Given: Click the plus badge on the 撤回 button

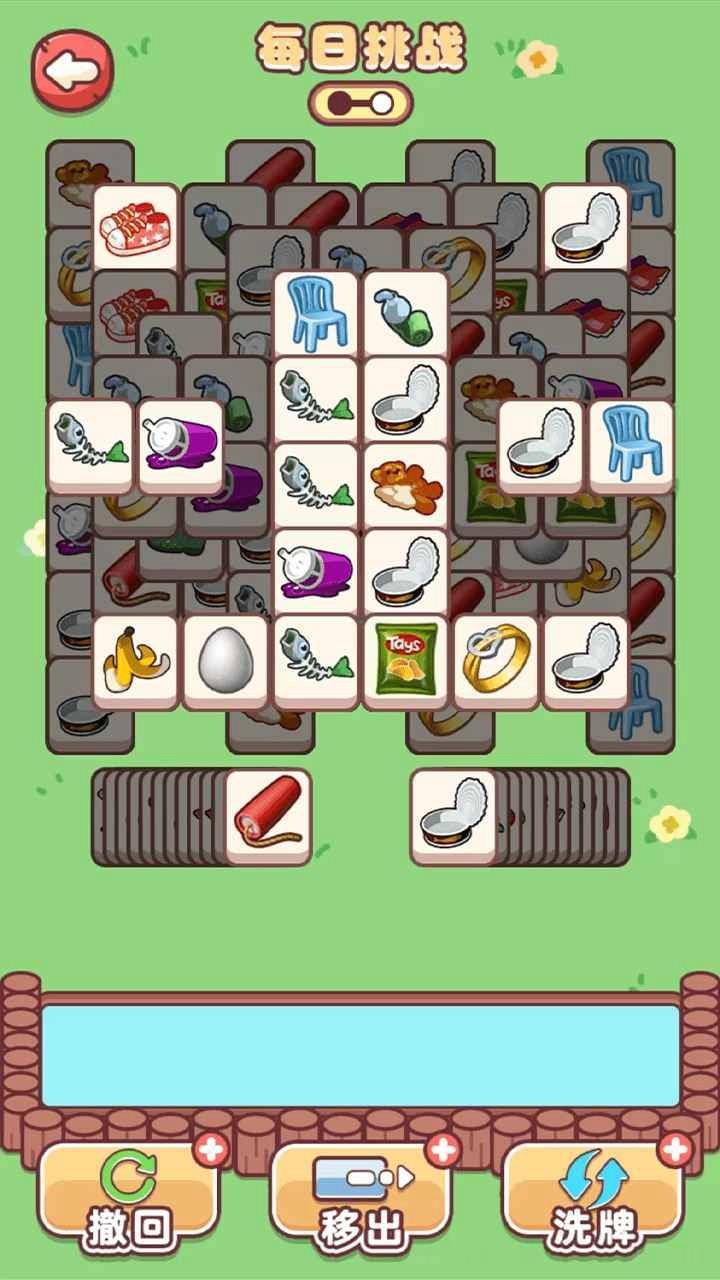Looking at the screenshot, I should point(211,1150).
